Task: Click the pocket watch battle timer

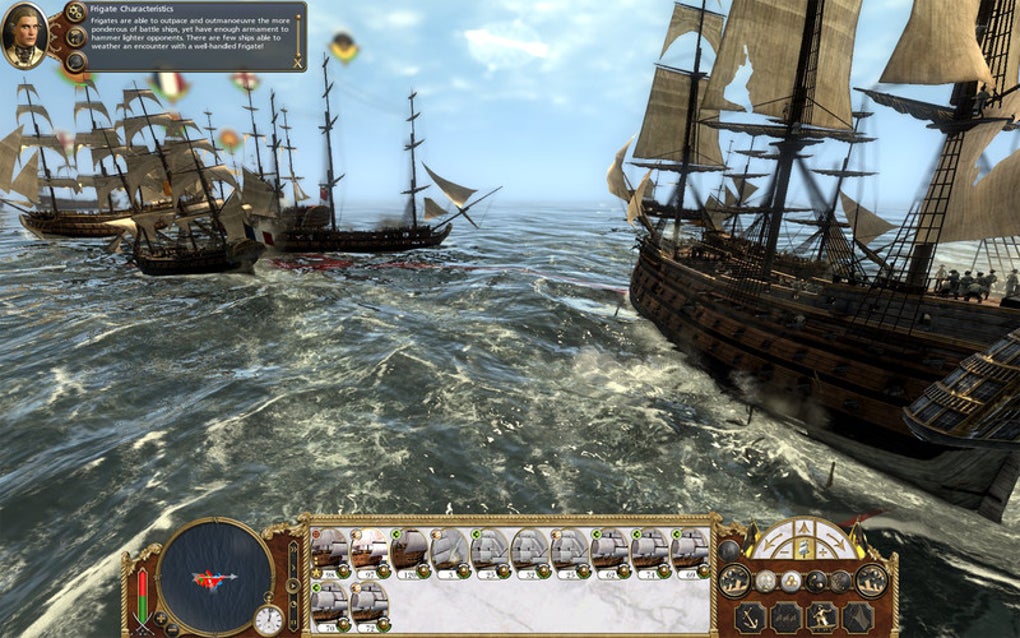Action: [268, 620]
